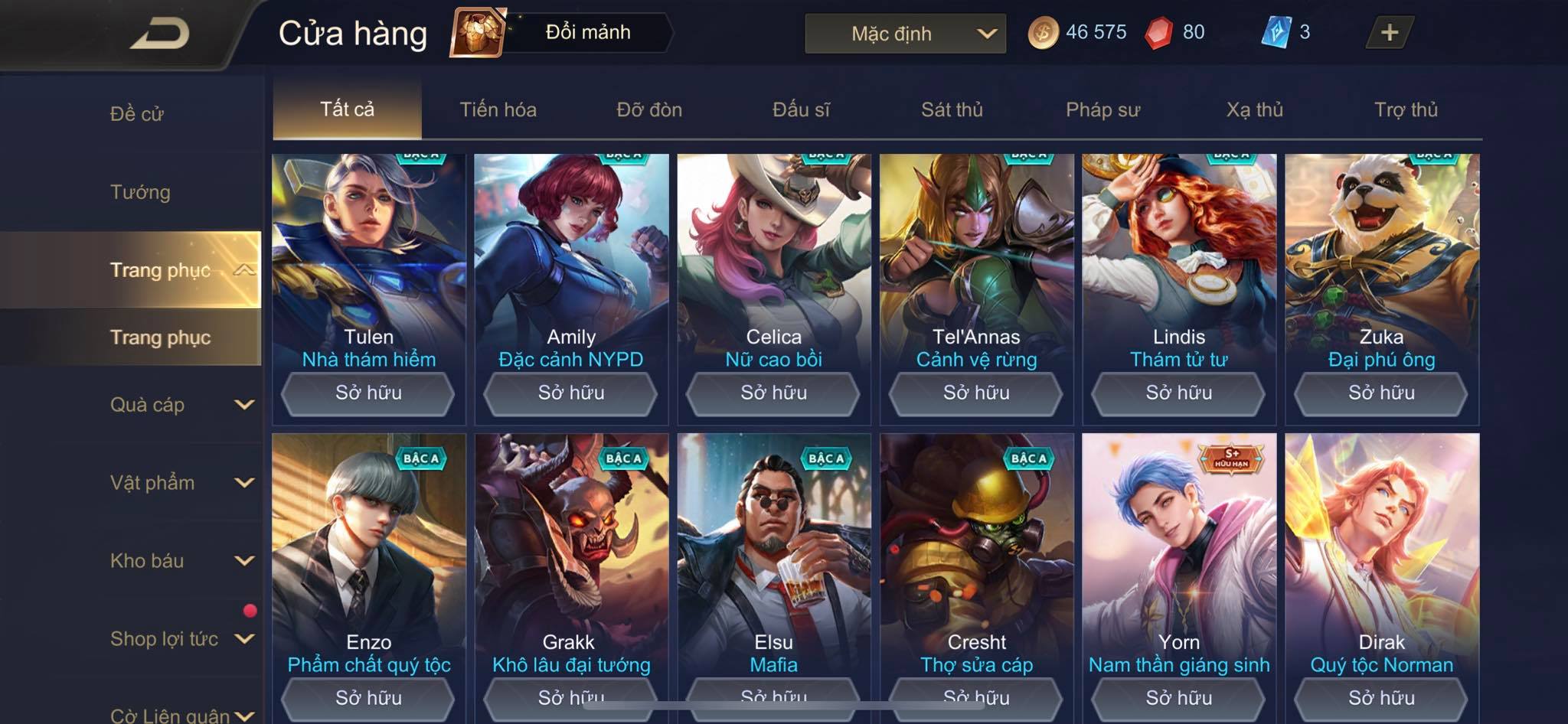Show the Đấu sĩ skins tab
The height and width of the screenshot is (724, 1568).
coord(801,109)
